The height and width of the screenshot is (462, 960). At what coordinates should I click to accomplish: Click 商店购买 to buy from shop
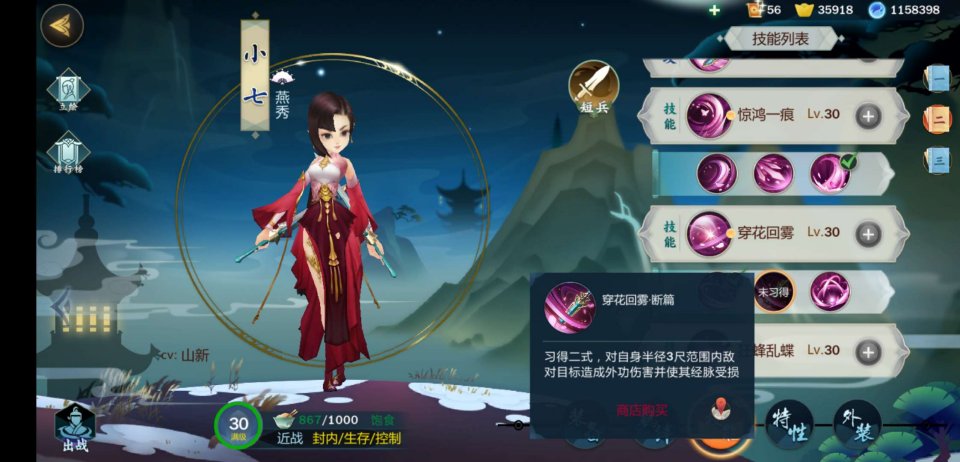(641, 410)
